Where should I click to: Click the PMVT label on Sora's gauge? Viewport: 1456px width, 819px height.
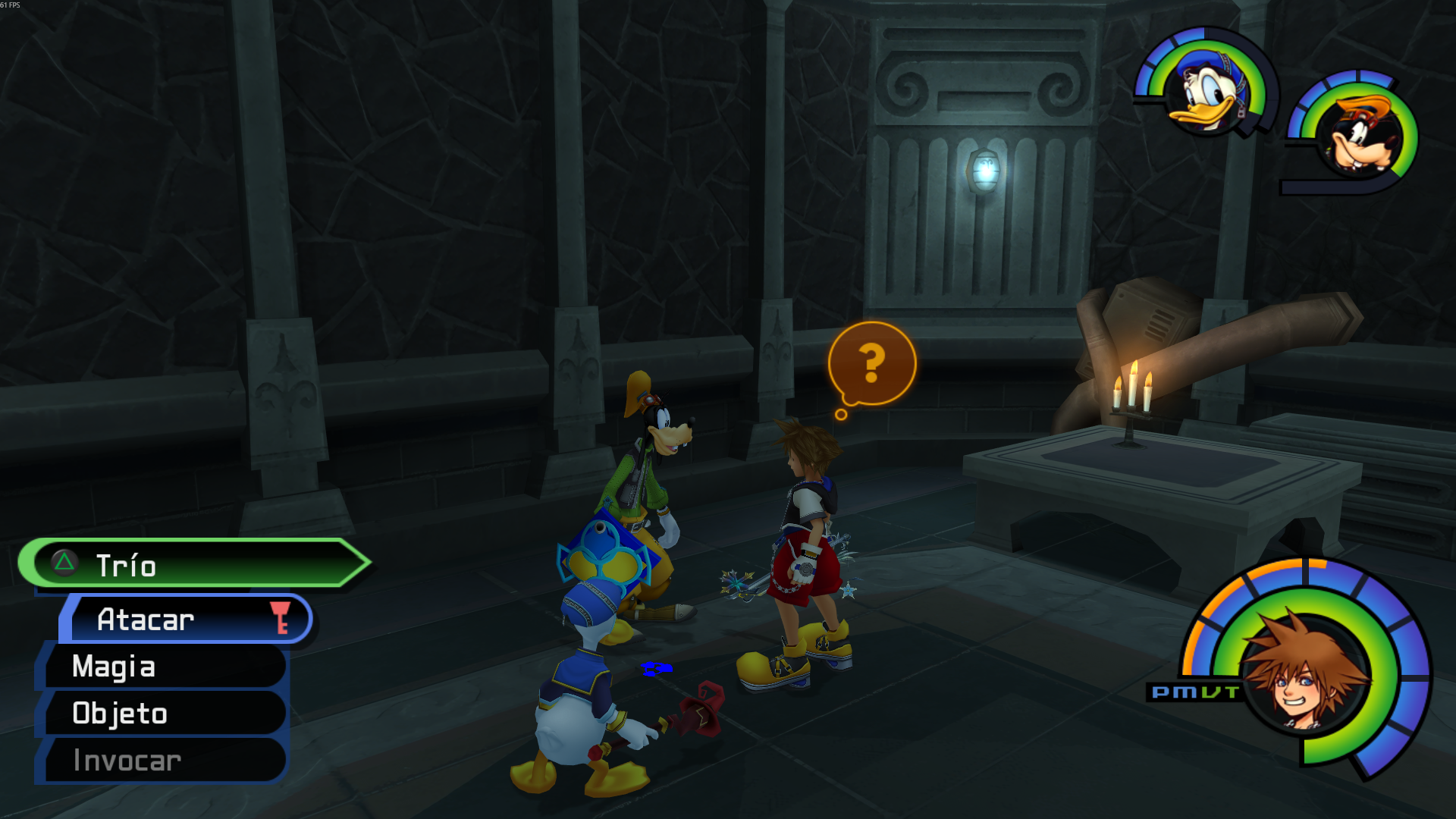(x=1195, y=692)
